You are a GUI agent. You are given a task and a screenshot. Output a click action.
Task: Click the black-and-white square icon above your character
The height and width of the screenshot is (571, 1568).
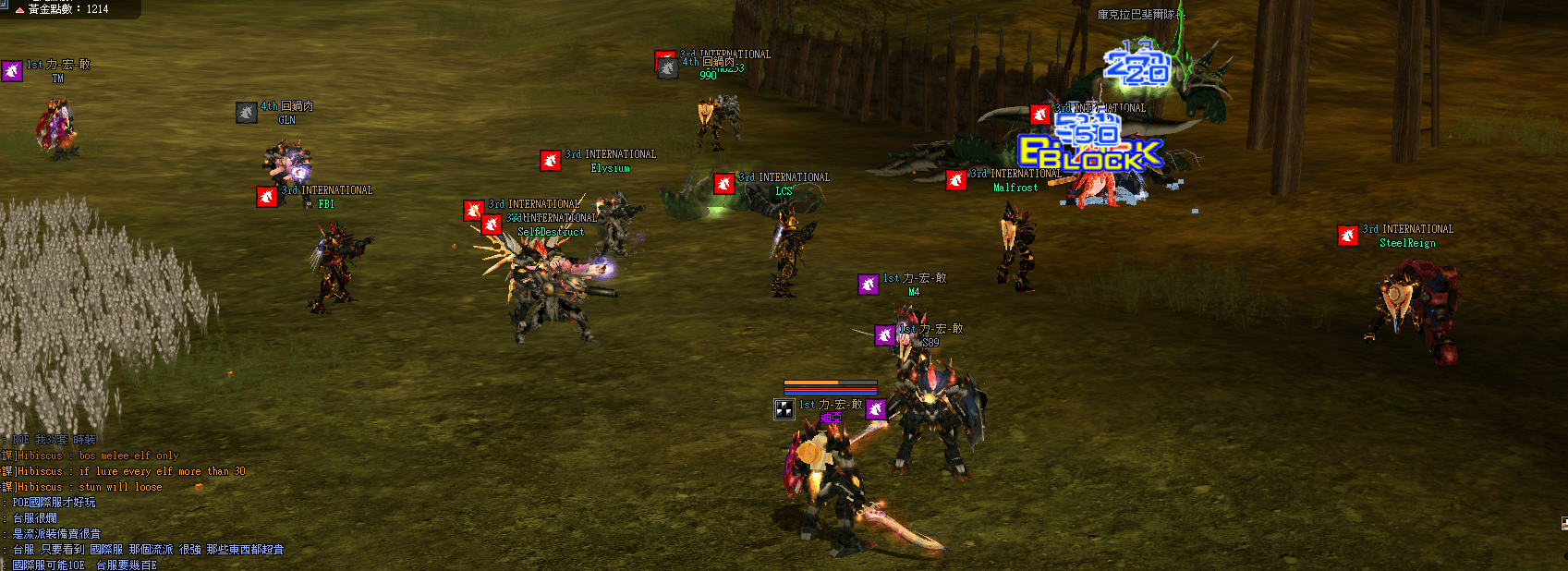[x=784, y=409]
